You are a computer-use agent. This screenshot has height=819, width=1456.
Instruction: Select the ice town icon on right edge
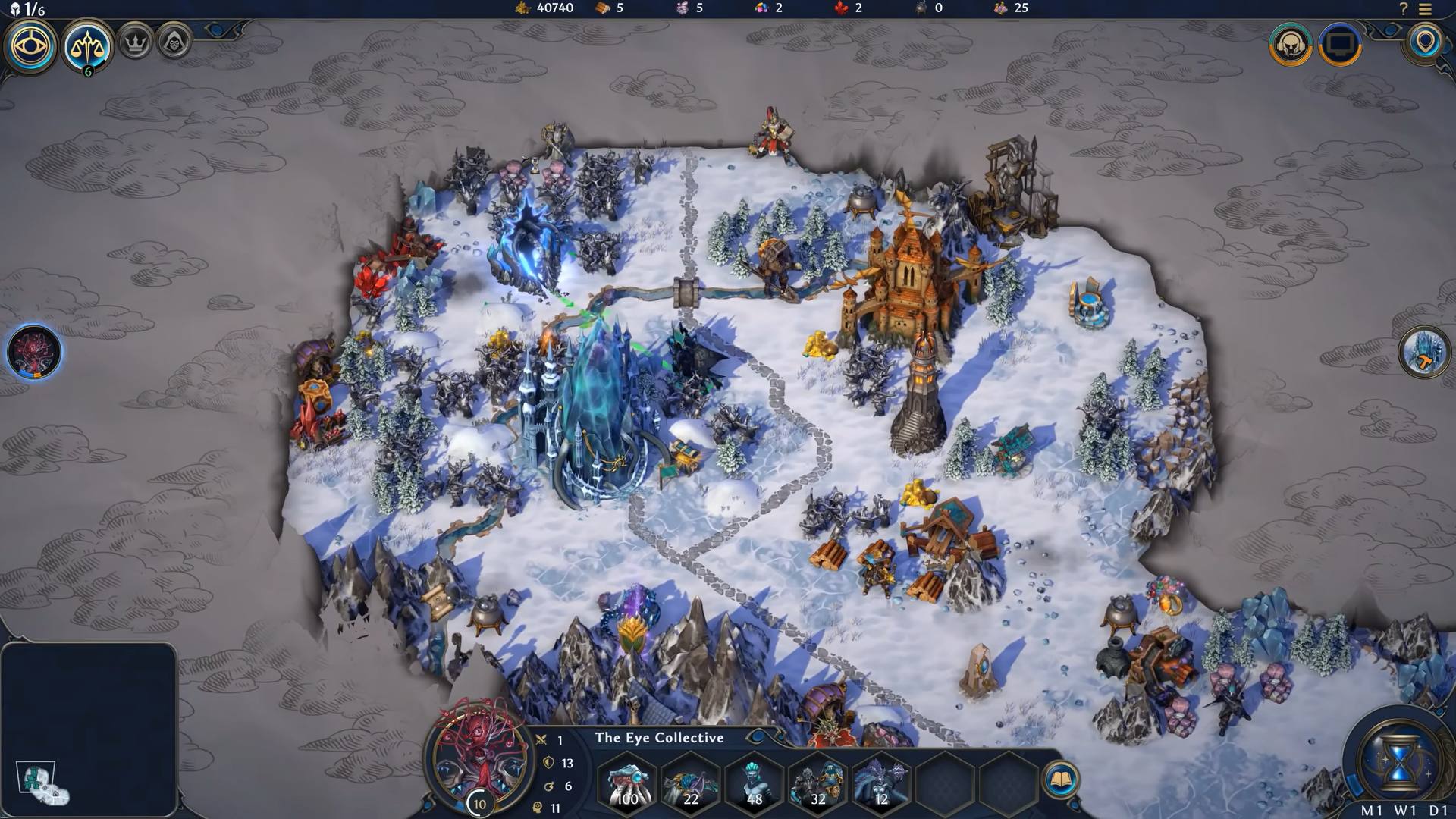pos(1423,352)
